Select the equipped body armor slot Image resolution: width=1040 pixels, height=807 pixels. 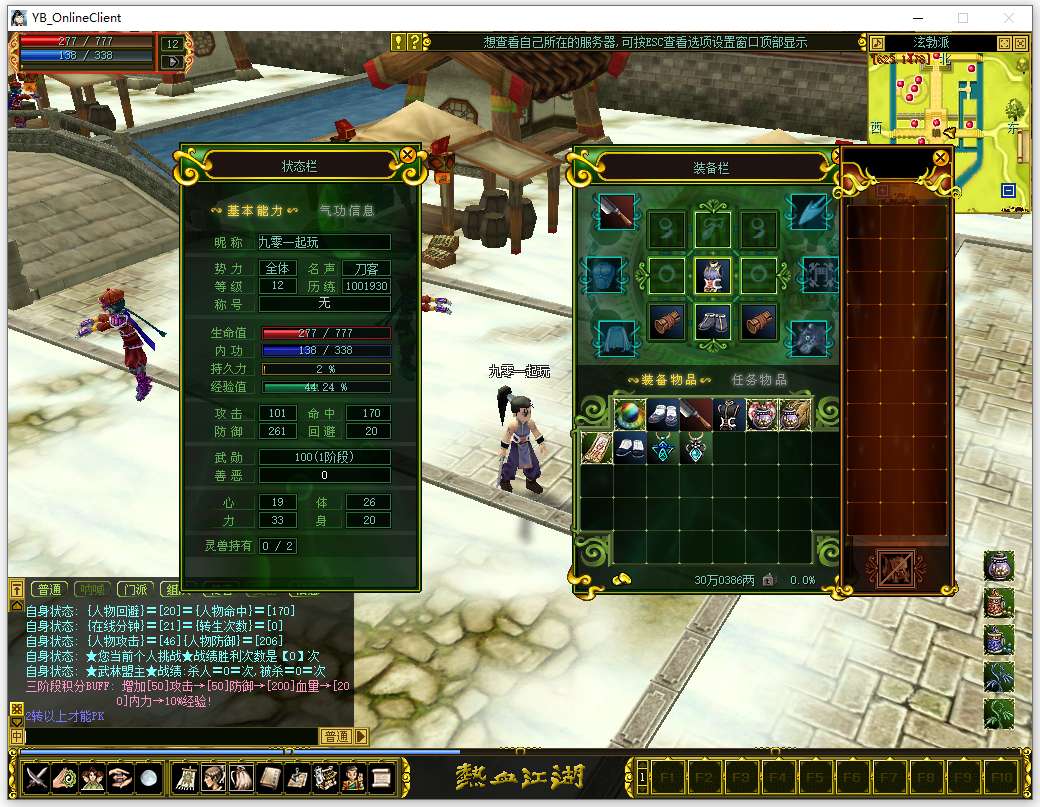tap(713, 274)
